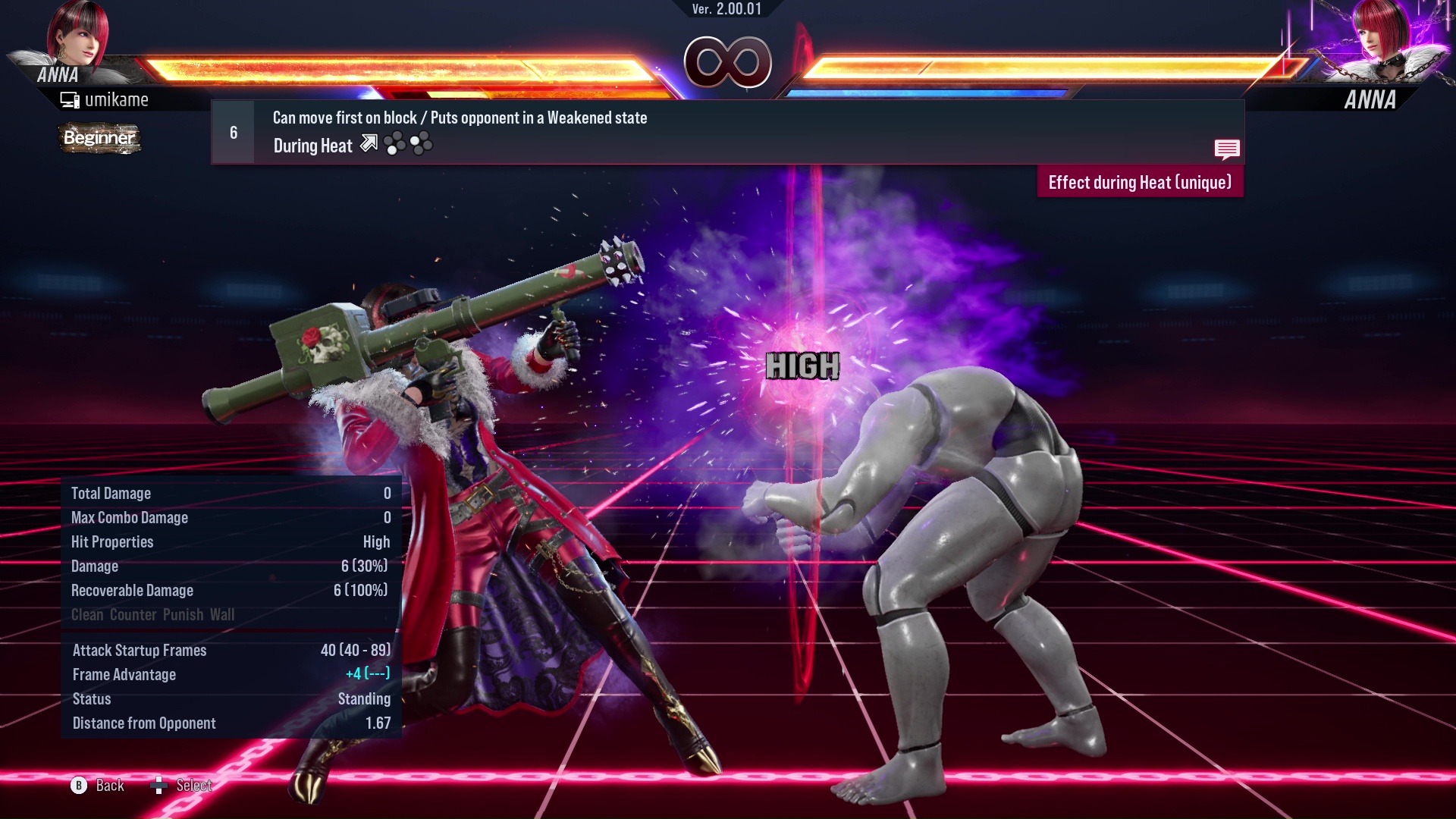Click the first punch button cluster icon
The image size is (1456, 819).
[395, 143]
